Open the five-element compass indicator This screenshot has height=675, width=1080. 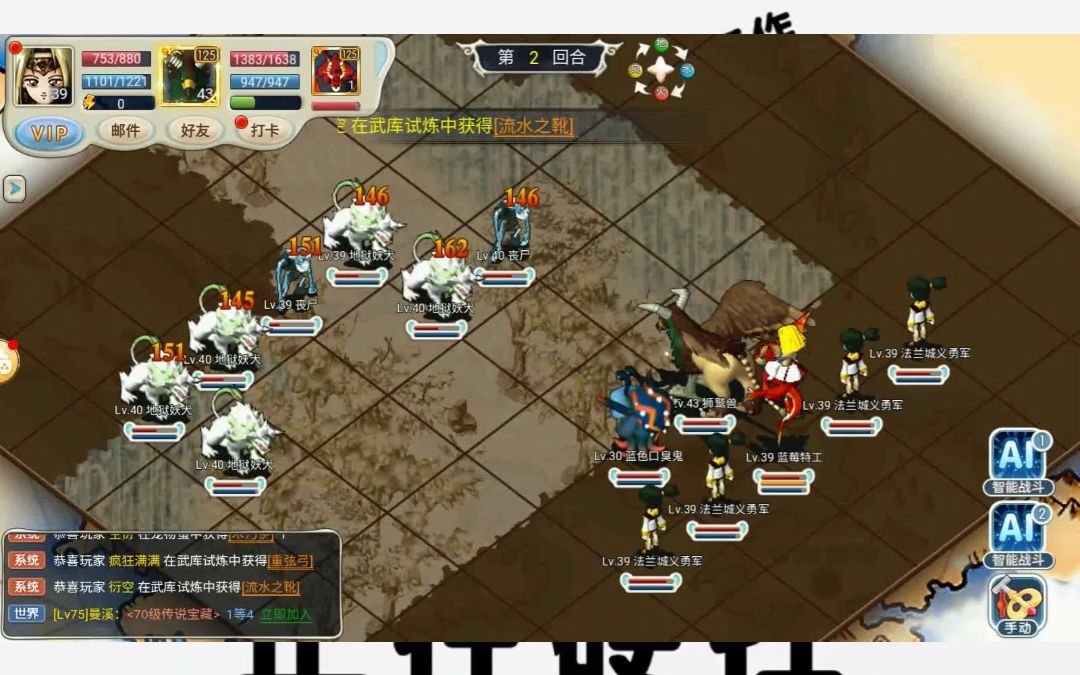click(660, 70)
